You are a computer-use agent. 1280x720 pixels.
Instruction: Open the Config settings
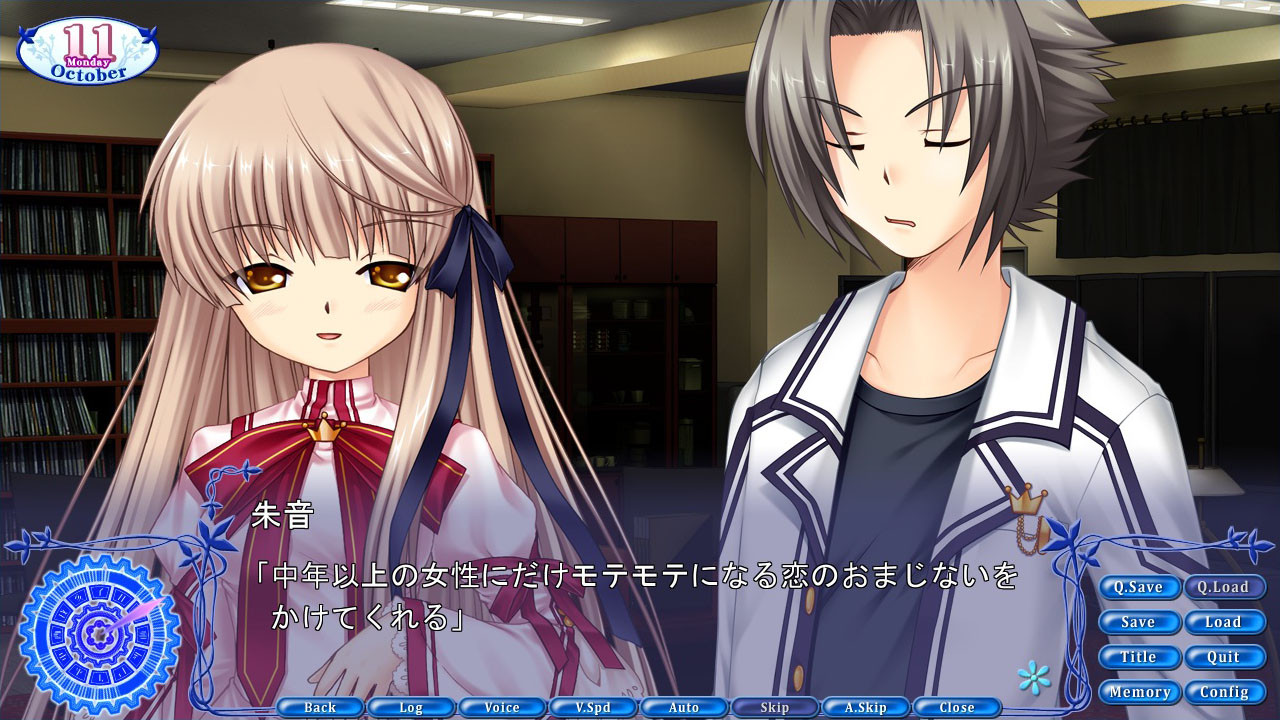[x=1224, y=691]
